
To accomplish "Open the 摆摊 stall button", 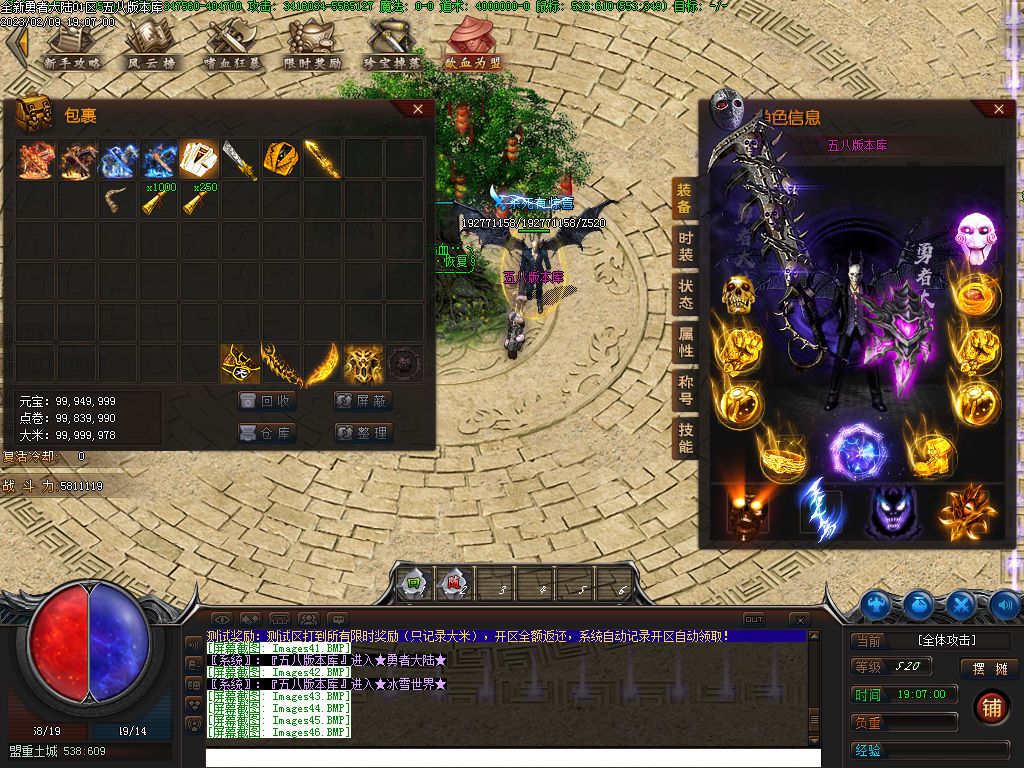I will [982, 669].
